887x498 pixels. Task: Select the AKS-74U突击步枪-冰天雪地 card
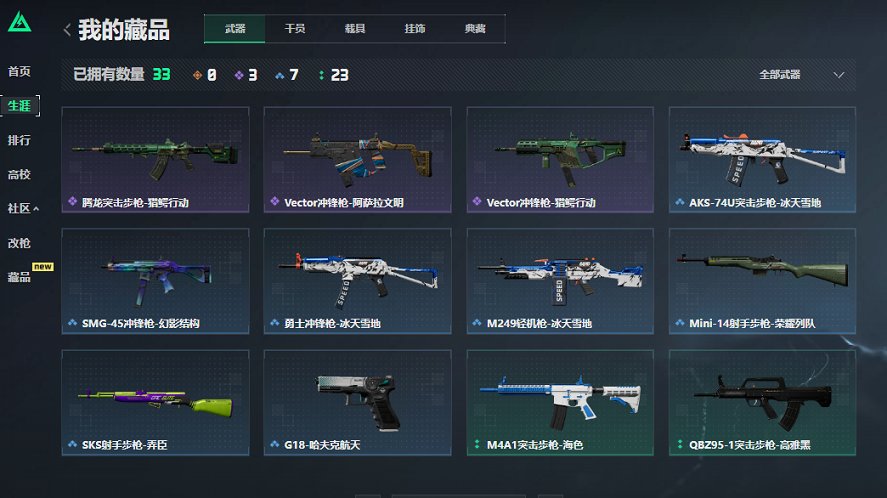pos(762,159)
